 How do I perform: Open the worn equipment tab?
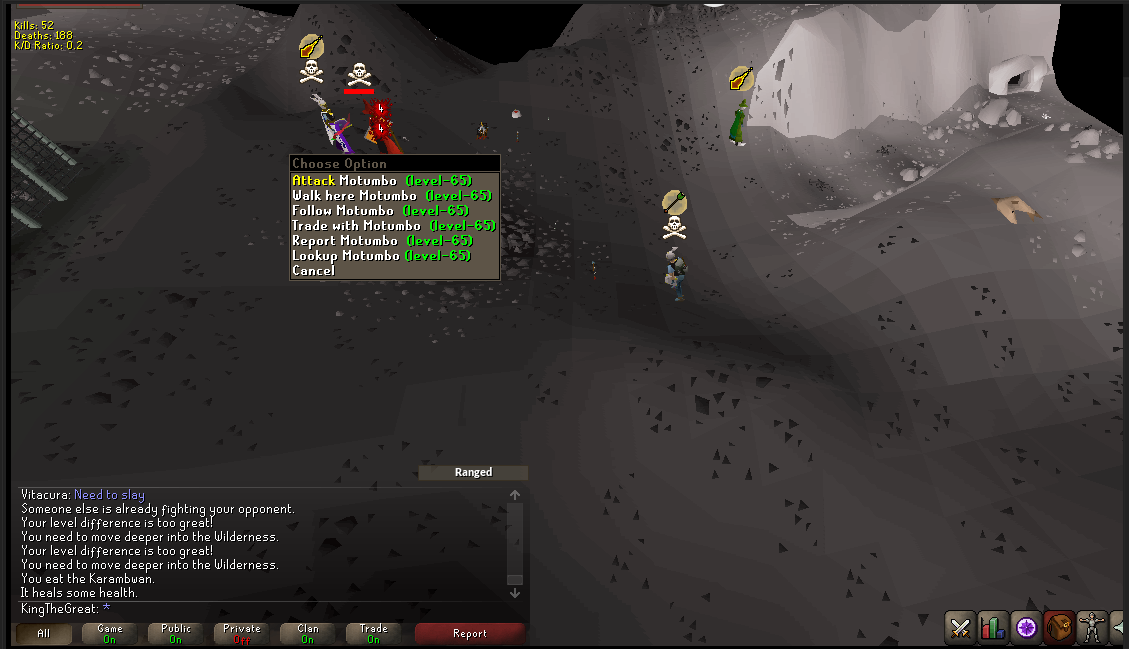pos(1093,628)
